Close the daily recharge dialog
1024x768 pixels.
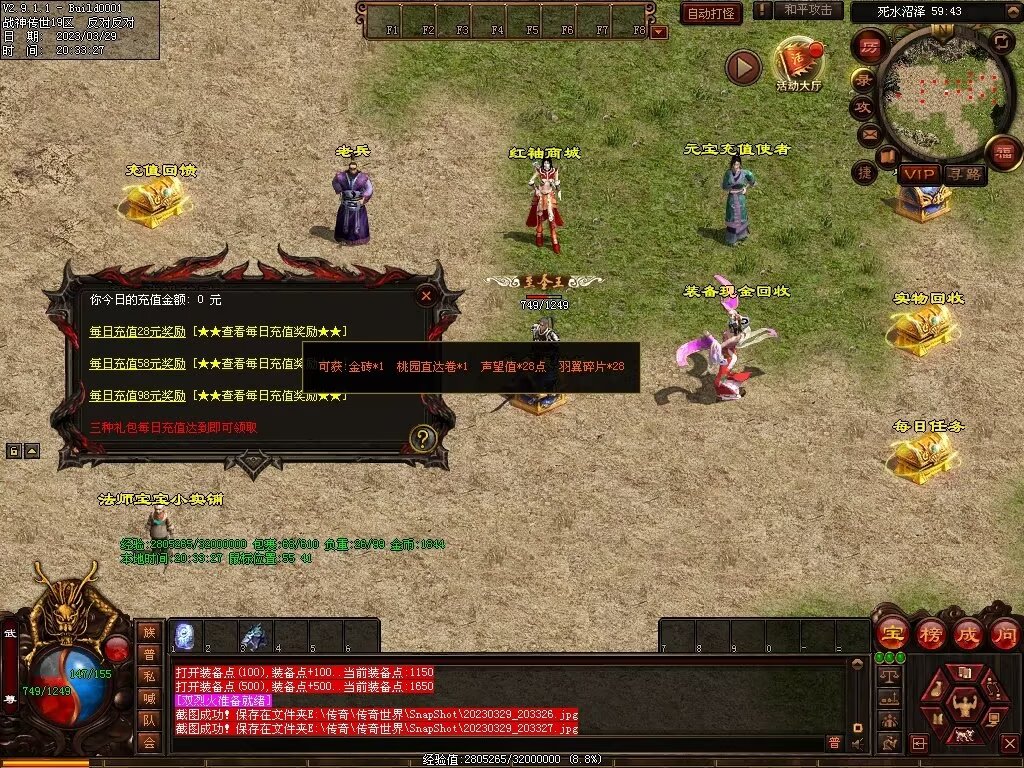(x=426, y=295)
